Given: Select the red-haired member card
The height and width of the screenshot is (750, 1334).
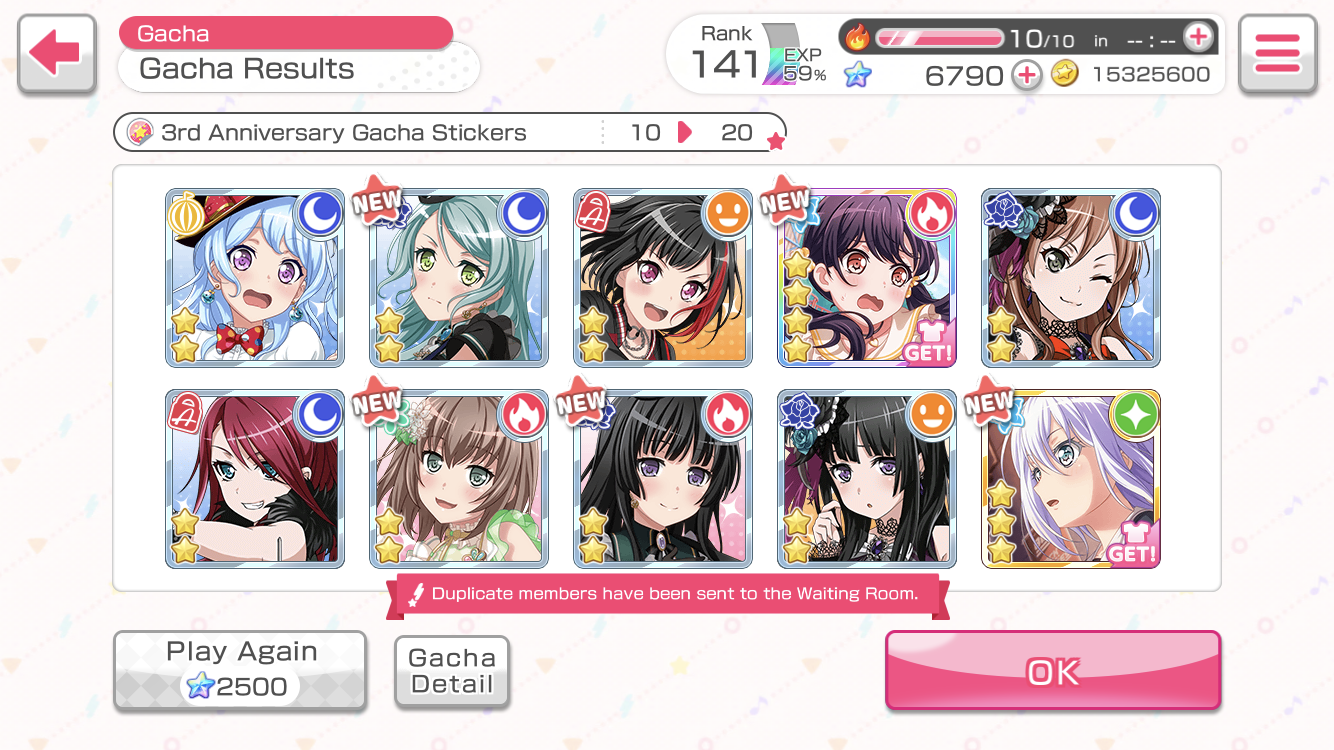Looking at the screenshot, I should tap(255, 479).
